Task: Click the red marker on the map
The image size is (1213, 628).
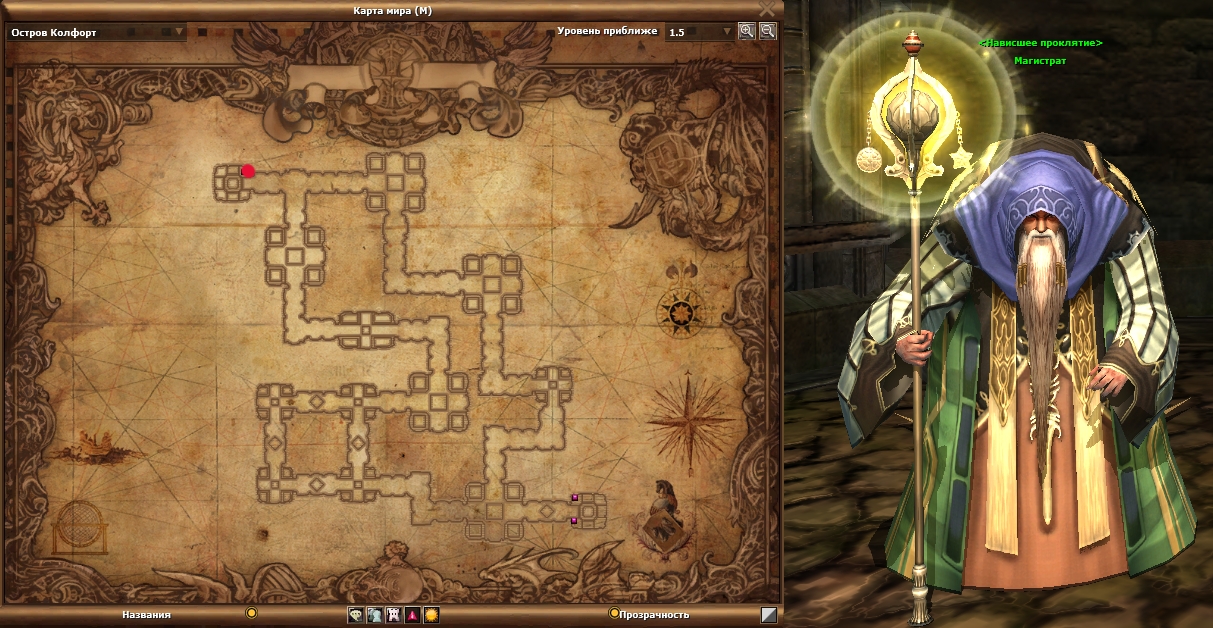Action: (x=248, y=171)
